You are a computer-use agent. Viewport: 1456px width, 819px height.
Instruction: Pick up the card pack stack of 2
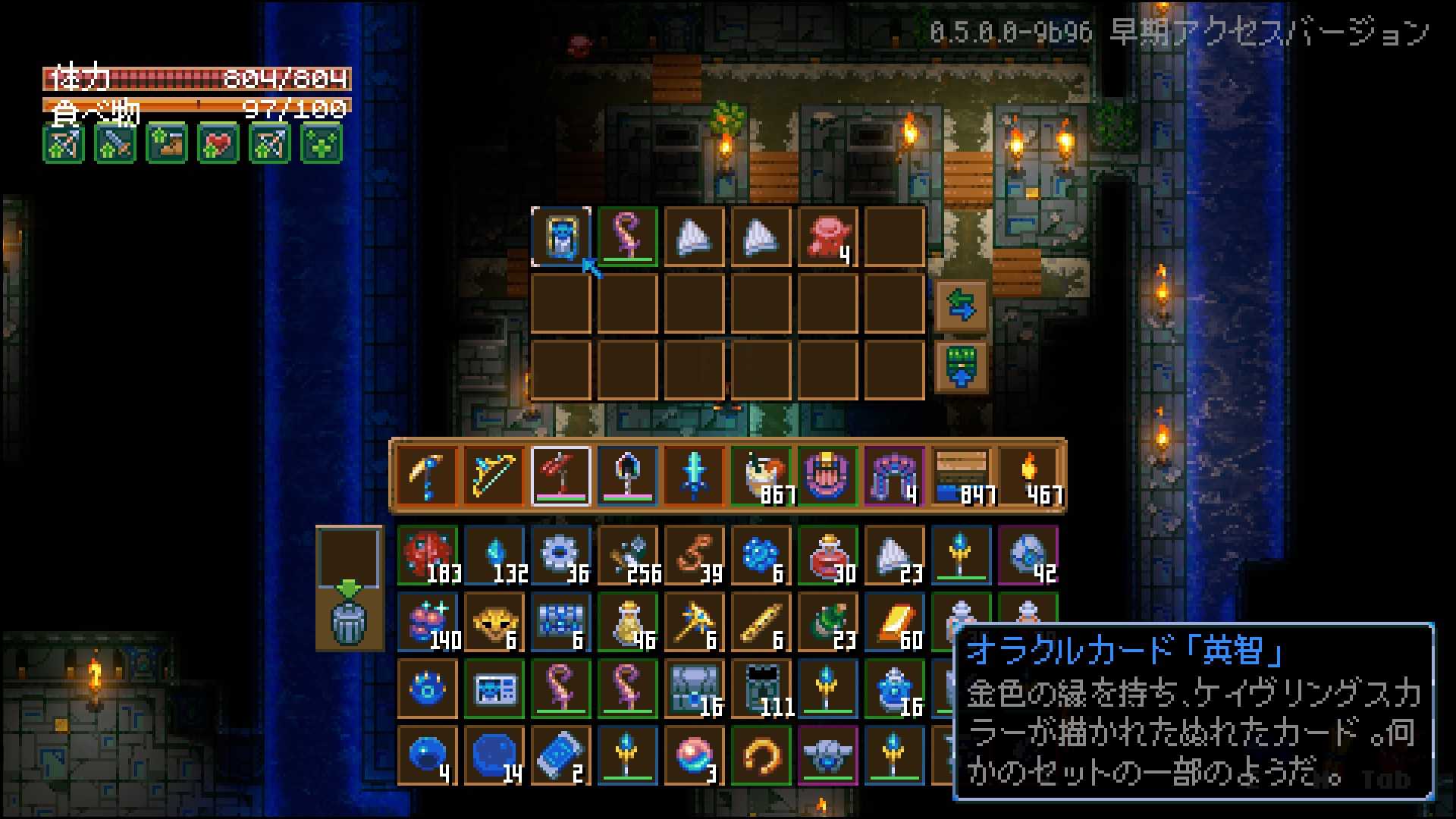click(x=561, y=755)
